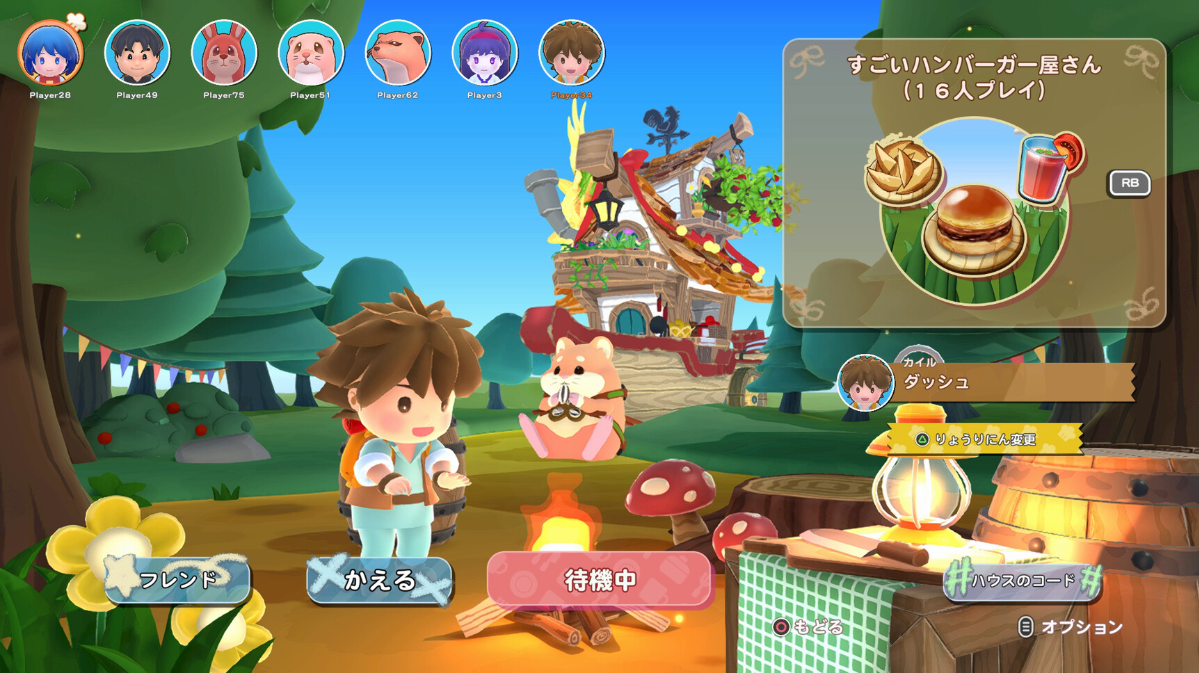Select Player34's brown-haired avatar

(x=572, y=53)
